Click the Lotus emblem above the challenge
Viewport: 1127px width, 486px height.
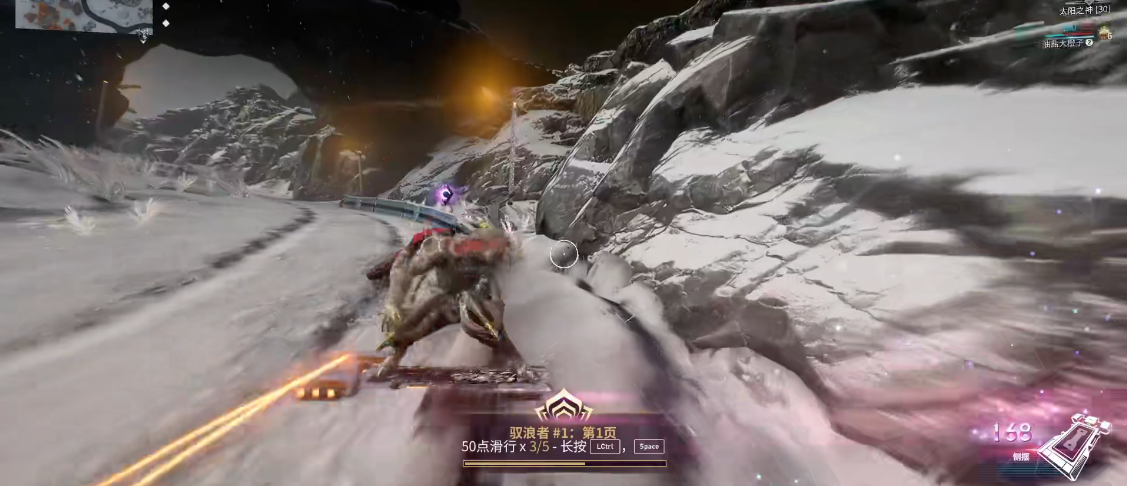coord(564,407)
